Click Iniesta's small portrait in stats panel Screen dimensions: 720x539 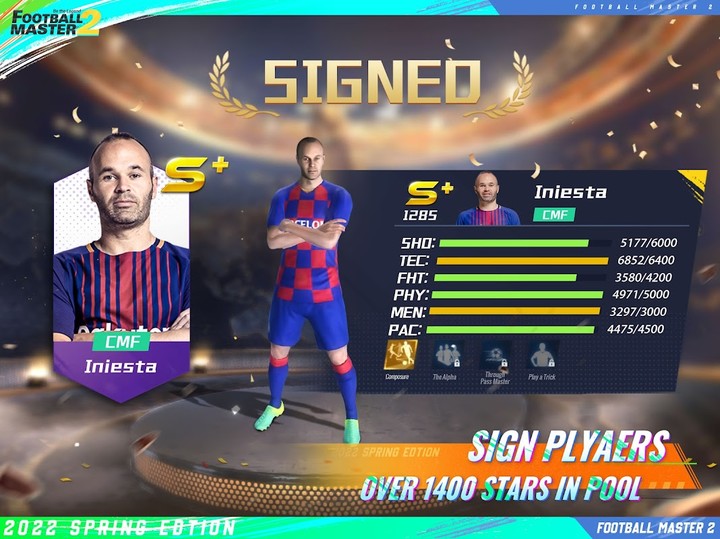tap(488, 203)
